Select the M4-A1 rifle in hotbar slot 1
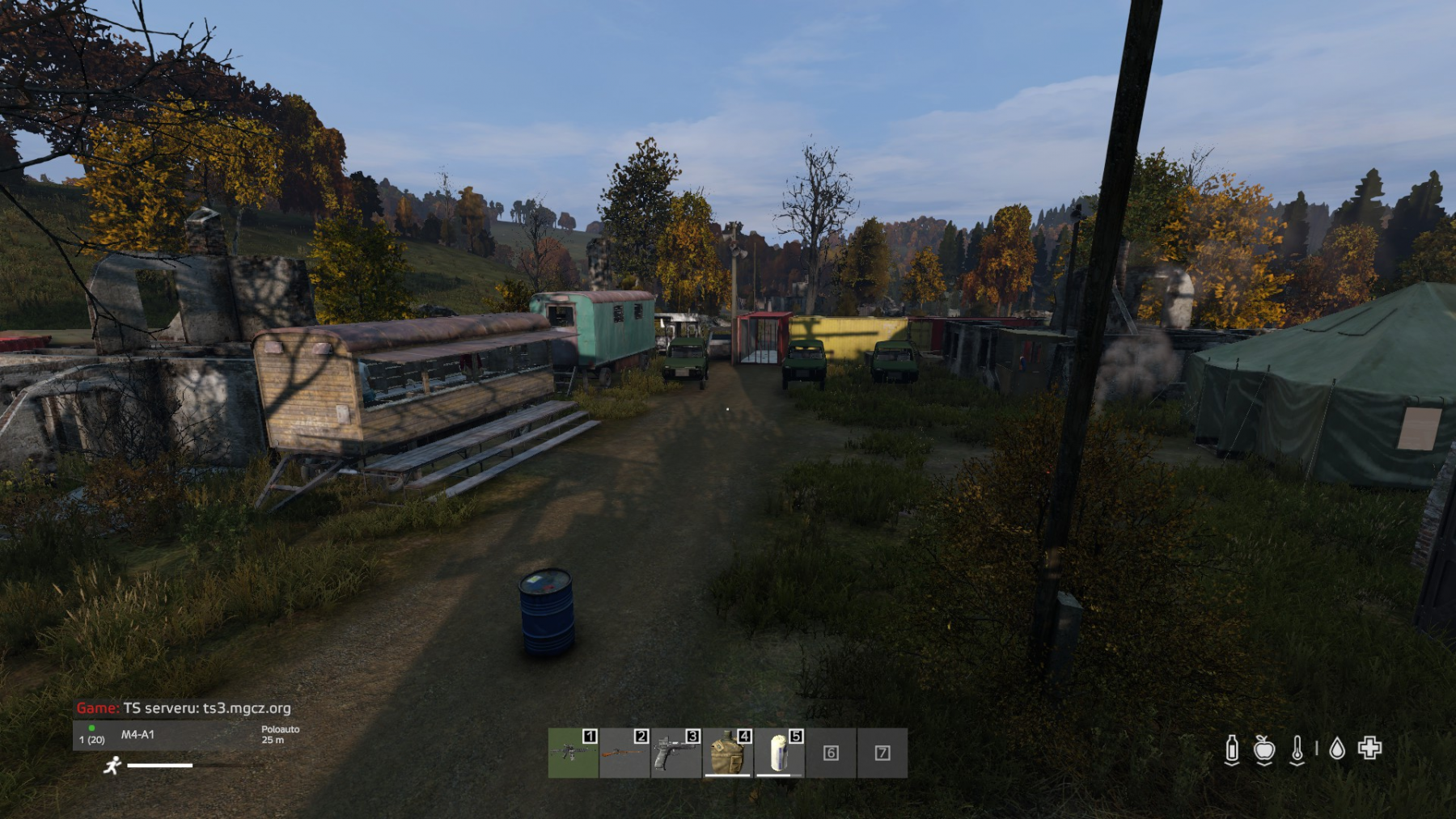 coord(573,753)
